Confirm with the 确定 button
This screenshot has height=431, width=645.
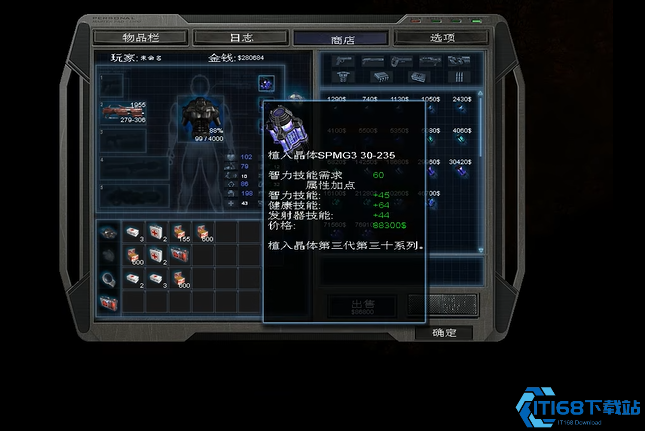tap(443, 333)
